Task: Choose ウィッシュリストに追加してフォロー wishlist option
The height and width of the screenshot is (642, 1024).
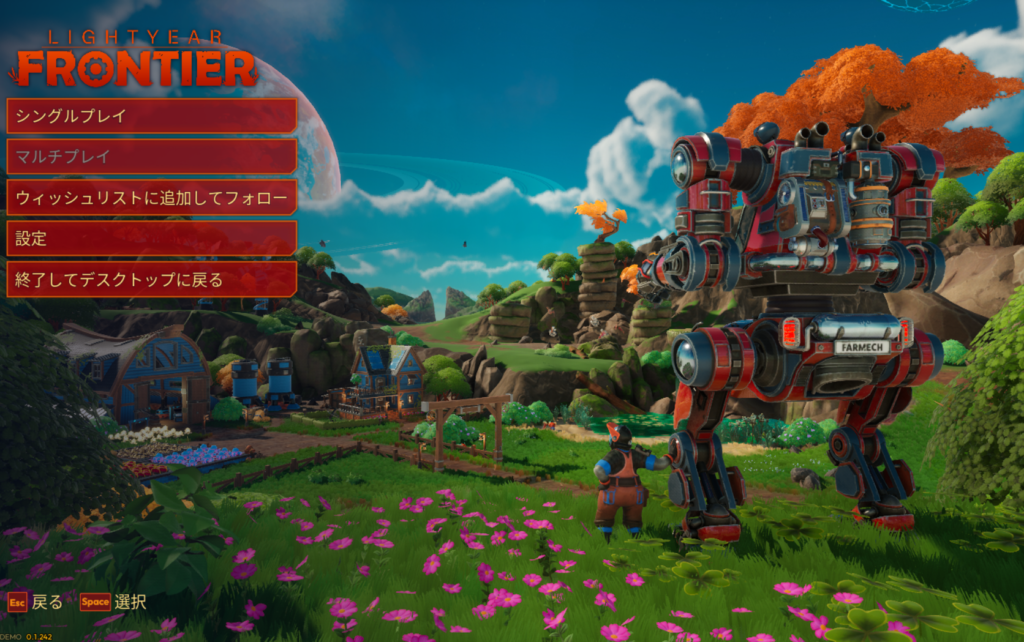Action: tap(152, 198)
